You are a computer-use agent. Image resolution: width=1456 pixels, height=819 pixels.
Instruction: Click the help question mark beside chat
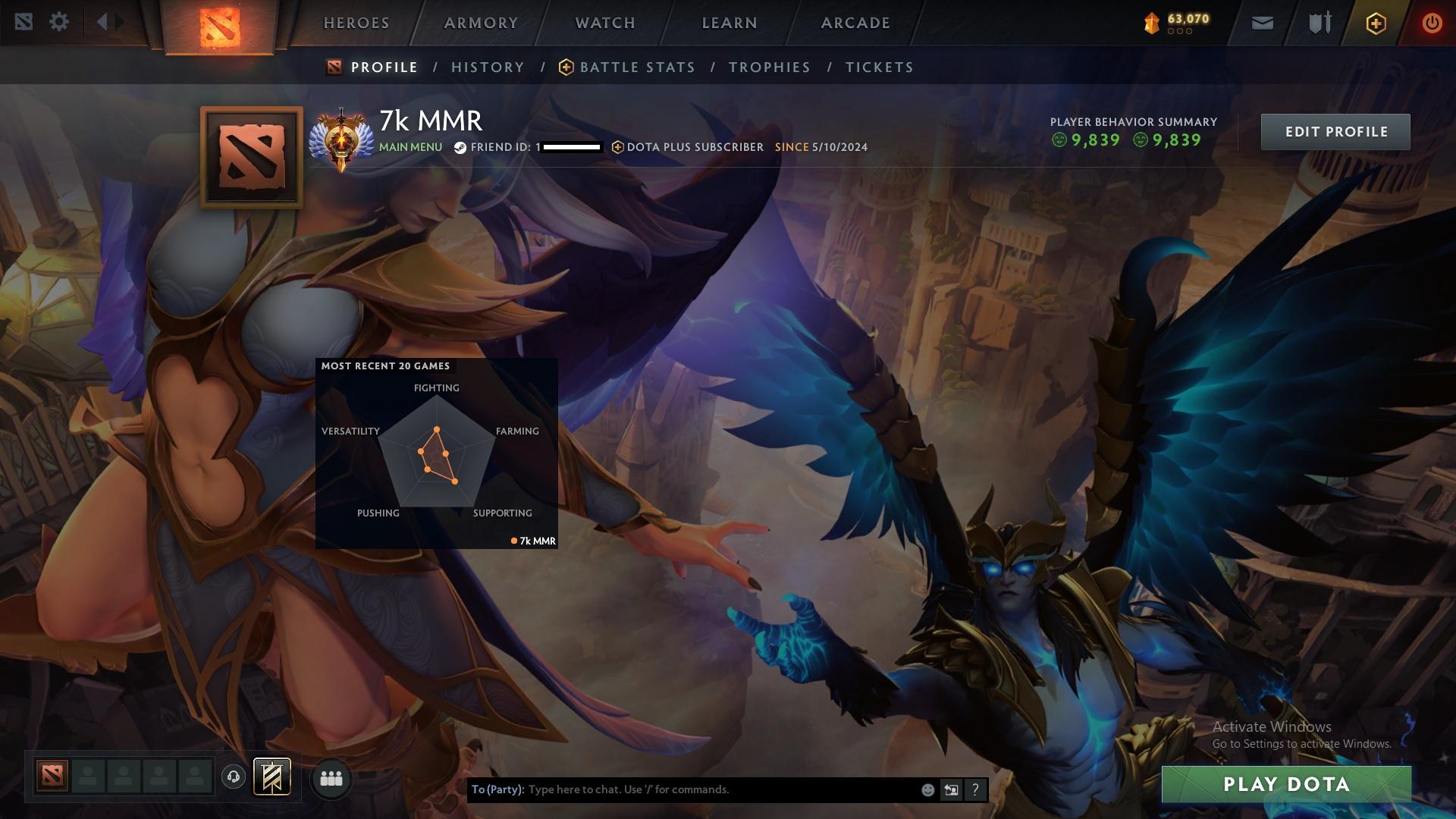tap(975, 789)
